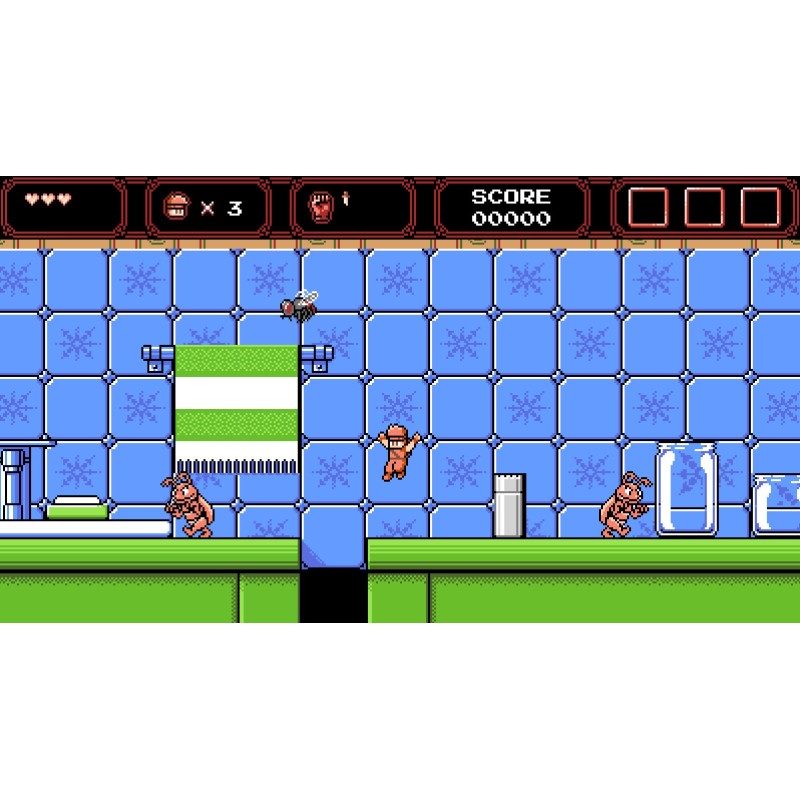Click the player face lives icon
The height and width of the screenshot is (800, 800).
tap(175, 207)
